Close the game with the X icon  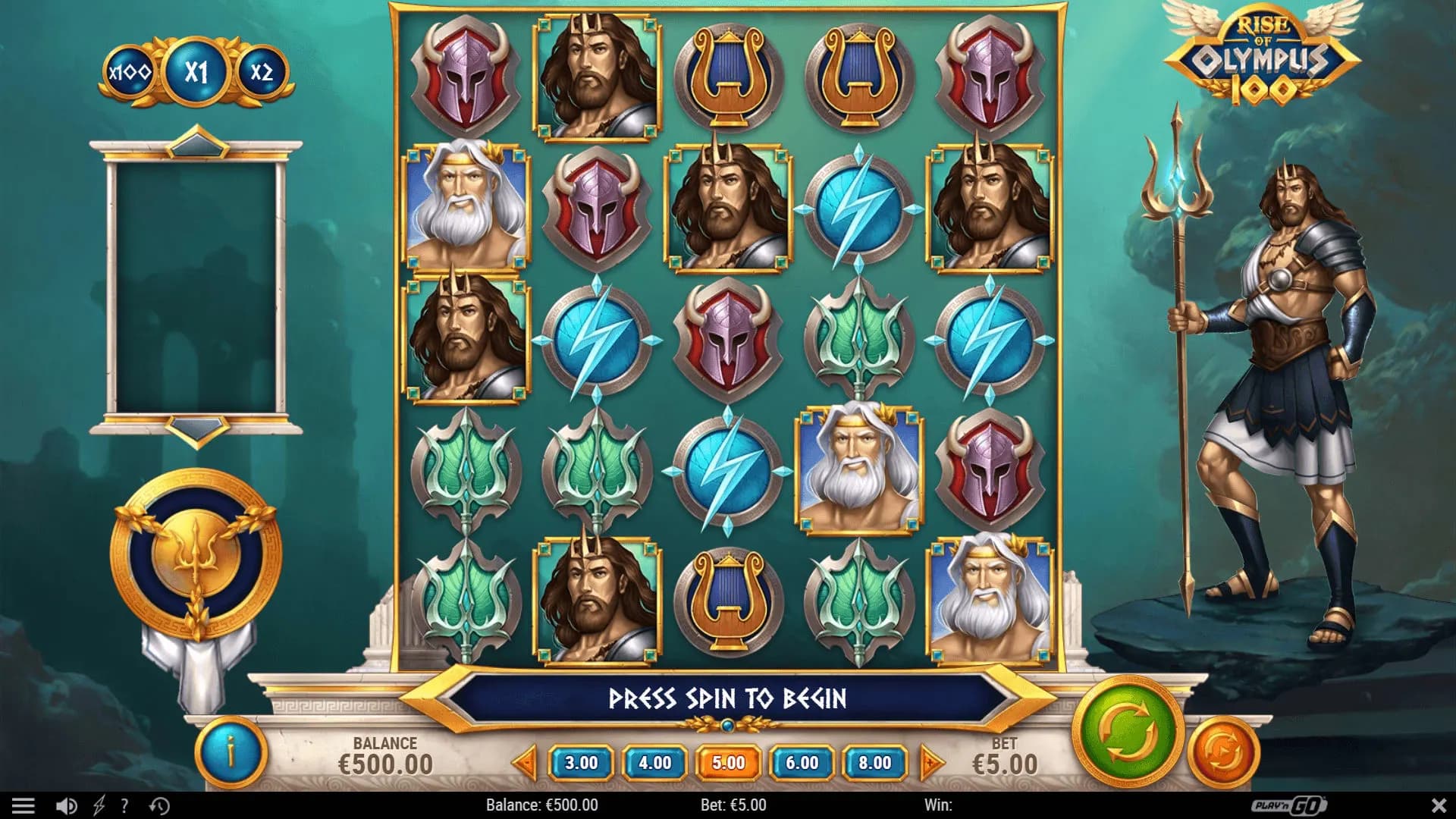coord(1435,806)
